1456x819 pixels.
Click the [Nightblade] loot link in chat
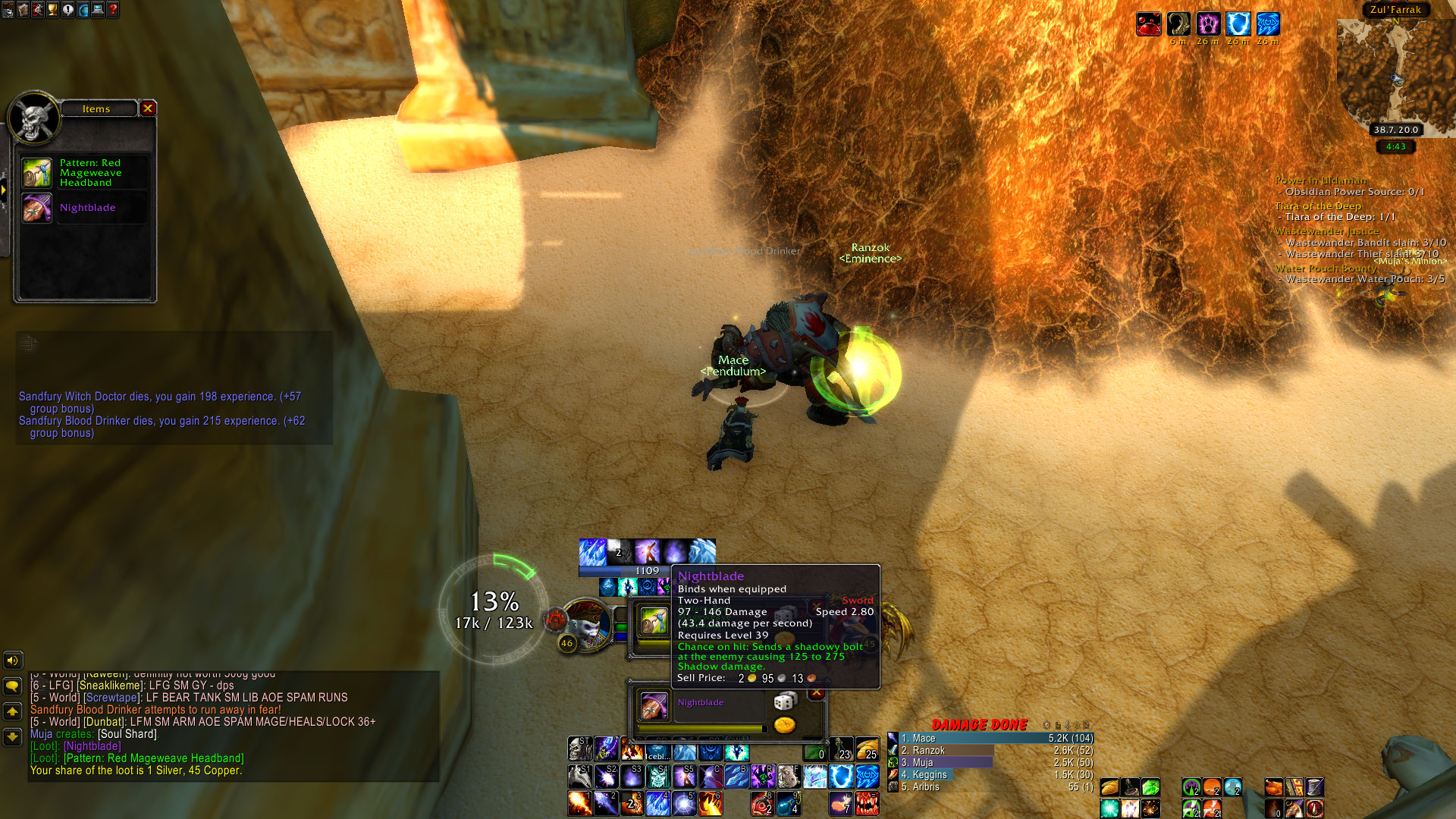(93, 746)
